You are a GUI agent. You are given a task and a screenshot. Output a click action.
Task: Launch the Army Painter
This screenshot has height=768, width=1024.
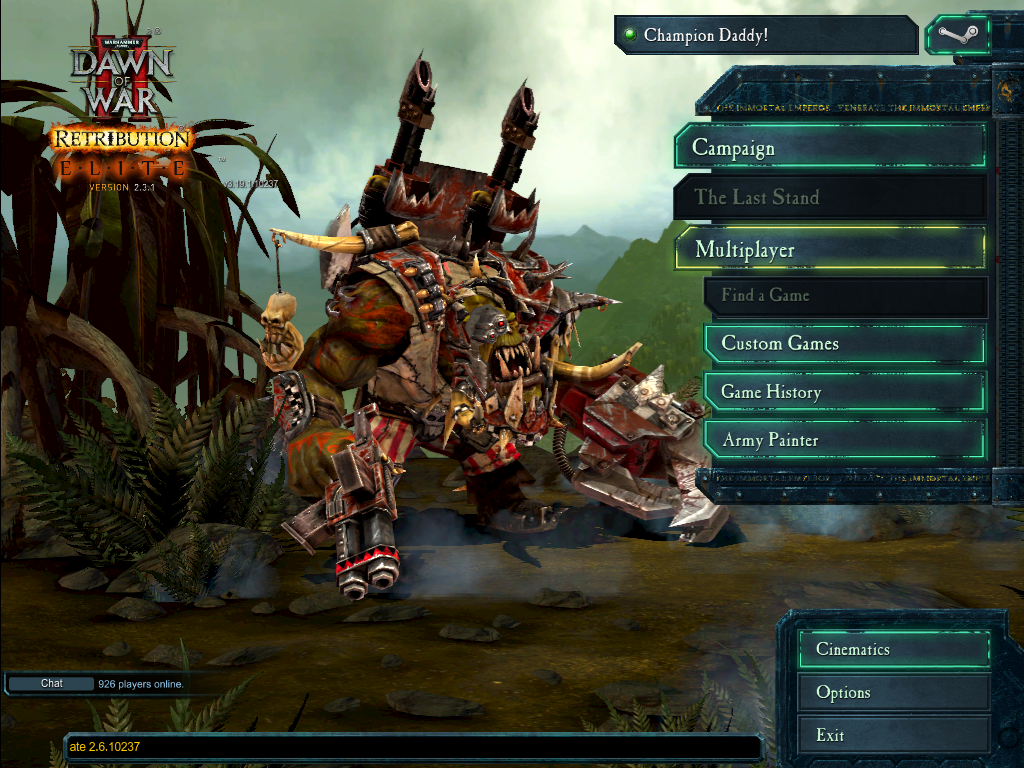click(845, 440)
